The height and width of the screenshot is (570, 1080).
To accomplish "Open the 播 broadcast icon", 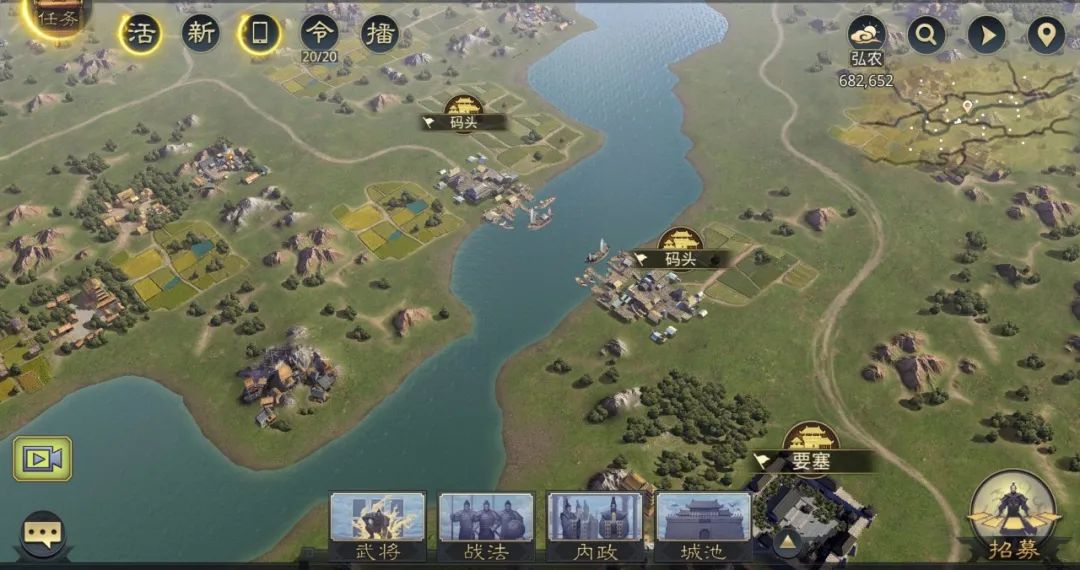I will [379, 33].
